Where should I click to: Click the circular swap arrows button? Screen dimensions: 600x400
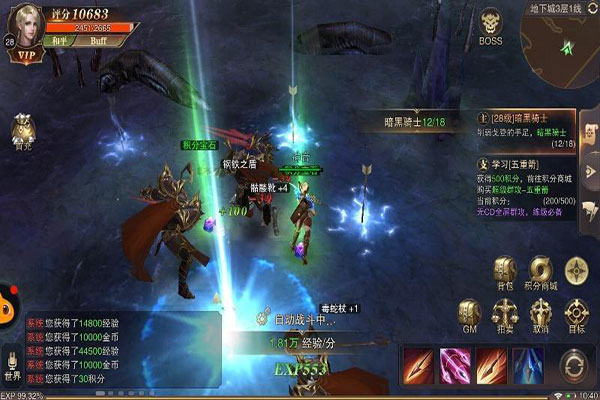point(574,367)
